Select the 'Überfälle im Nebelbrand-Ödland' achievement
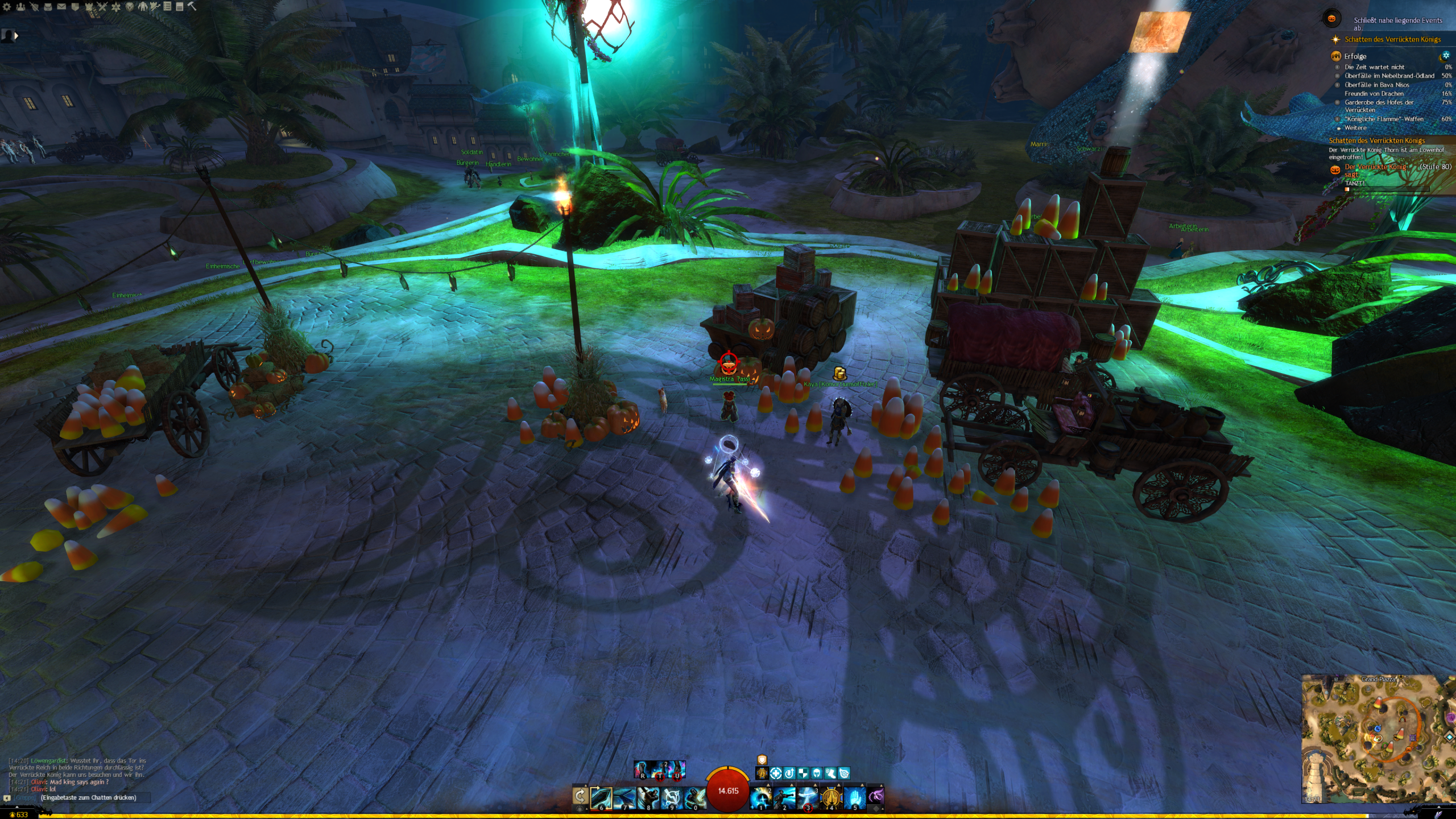 (x=1389, y=76)
